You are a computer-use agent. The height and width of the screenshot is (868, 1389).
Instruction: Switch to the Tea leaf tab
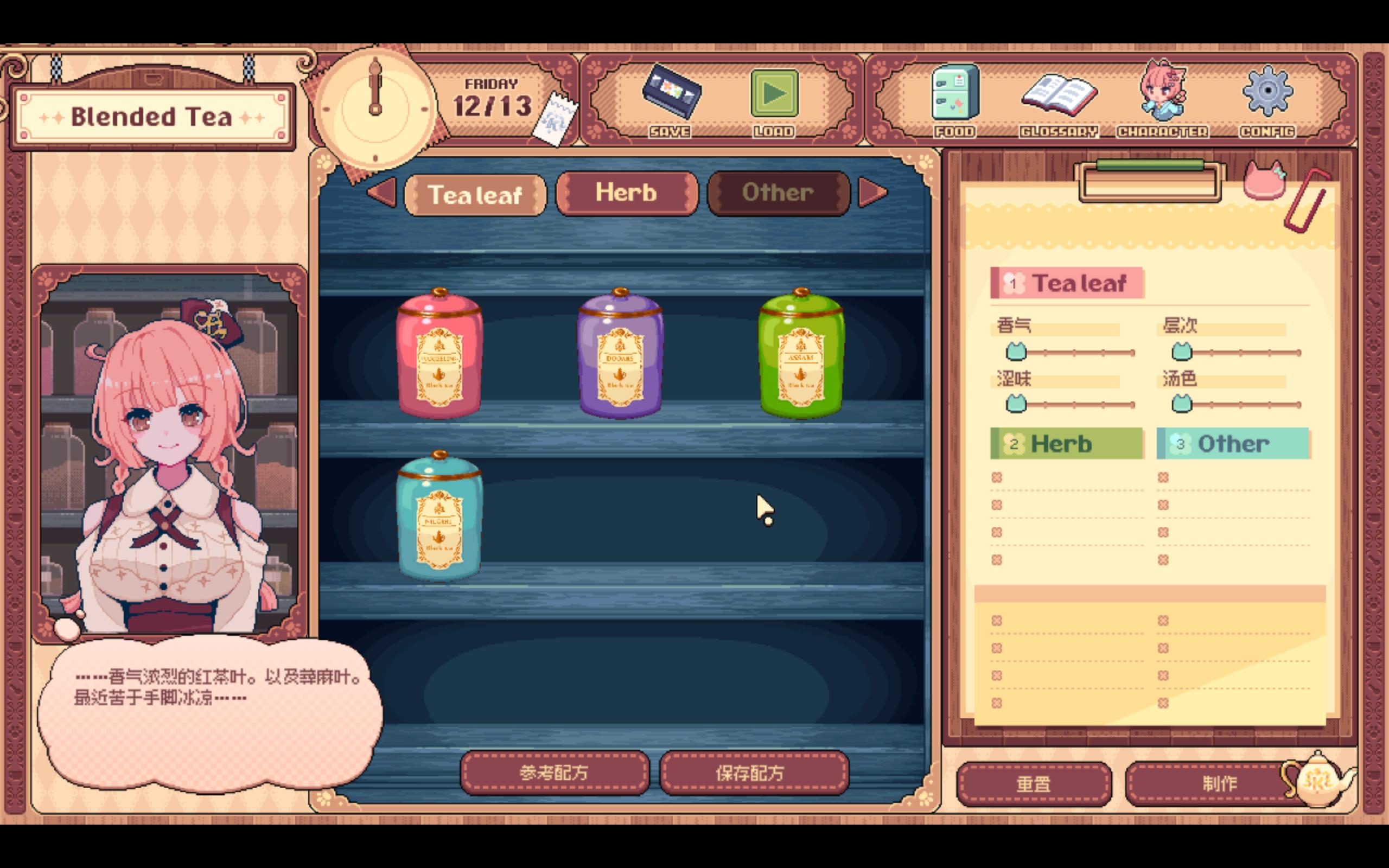point(475,195)
